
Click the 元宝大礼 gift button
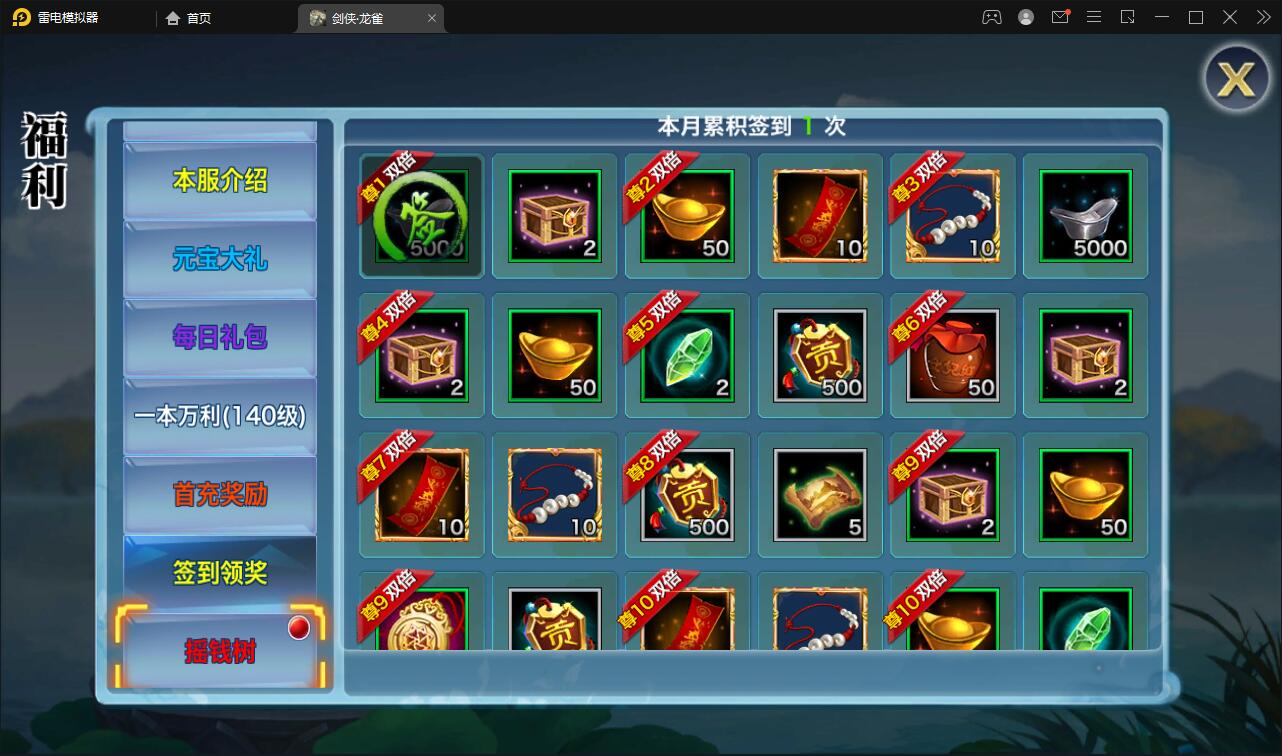[219, 258]
